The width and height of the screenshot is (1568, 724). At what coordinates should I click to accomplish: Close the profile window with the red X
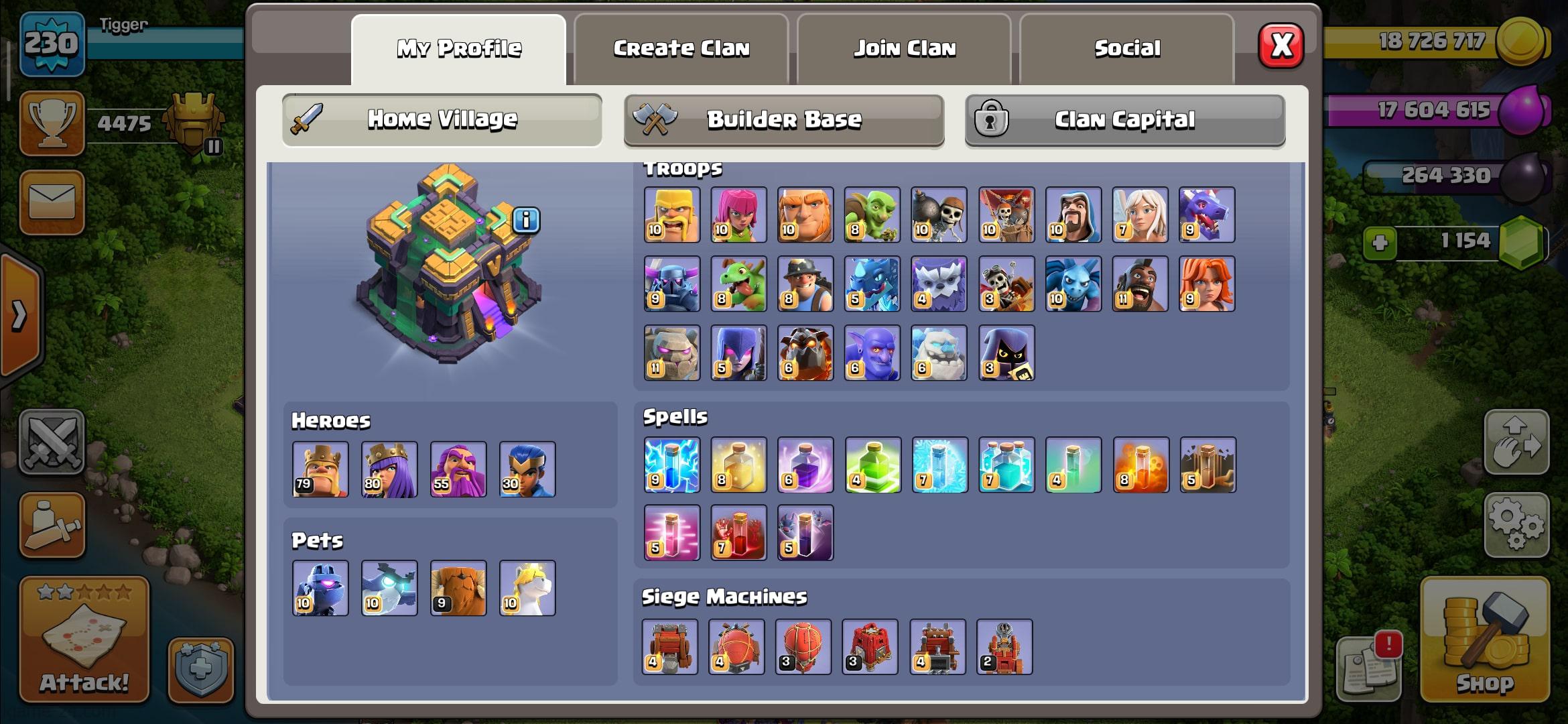coord(1281,46)
